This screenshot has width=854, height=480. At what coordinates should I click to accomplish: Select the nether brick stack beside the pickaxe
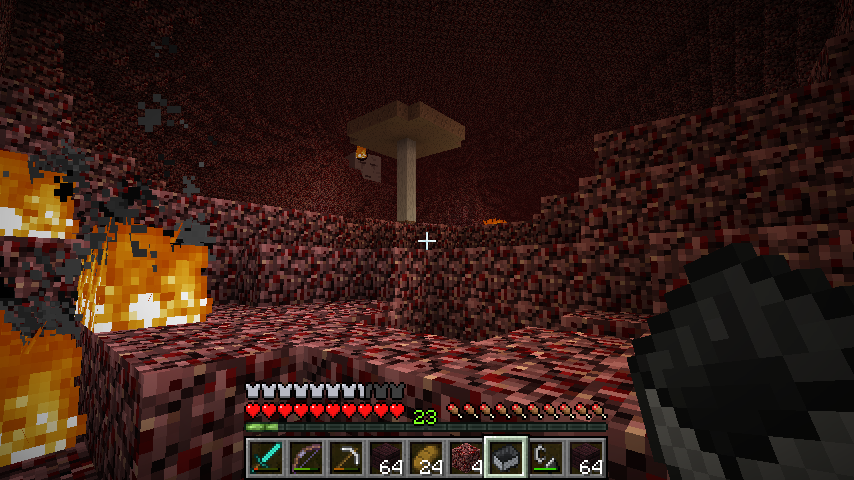[386, 458]
